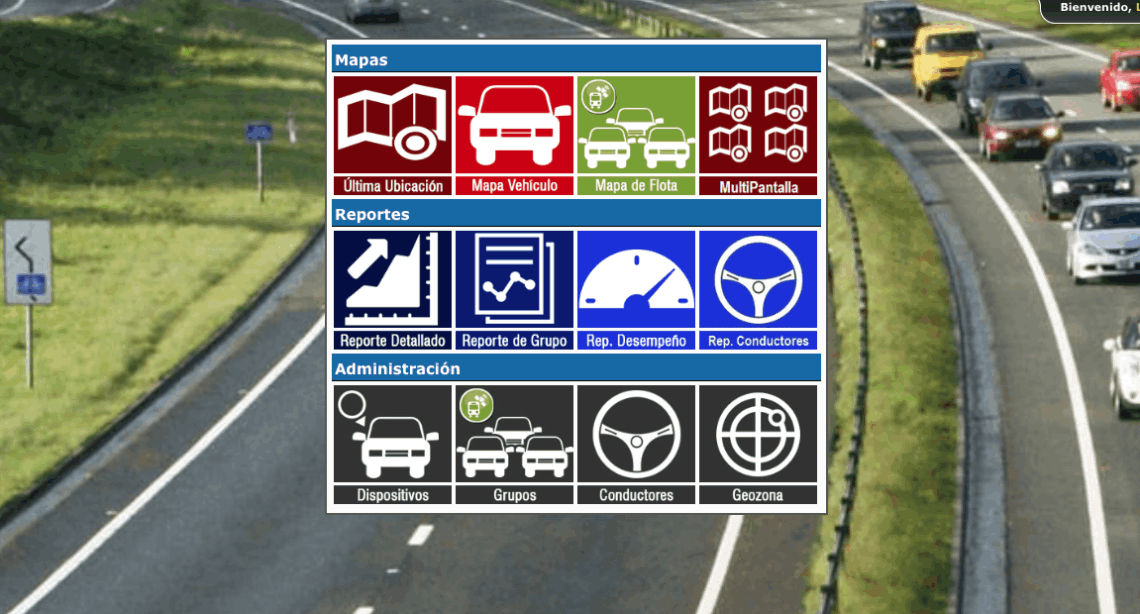Show the Rep. Desempeño report
This screenshot has width=1140, height=614.
636,290
